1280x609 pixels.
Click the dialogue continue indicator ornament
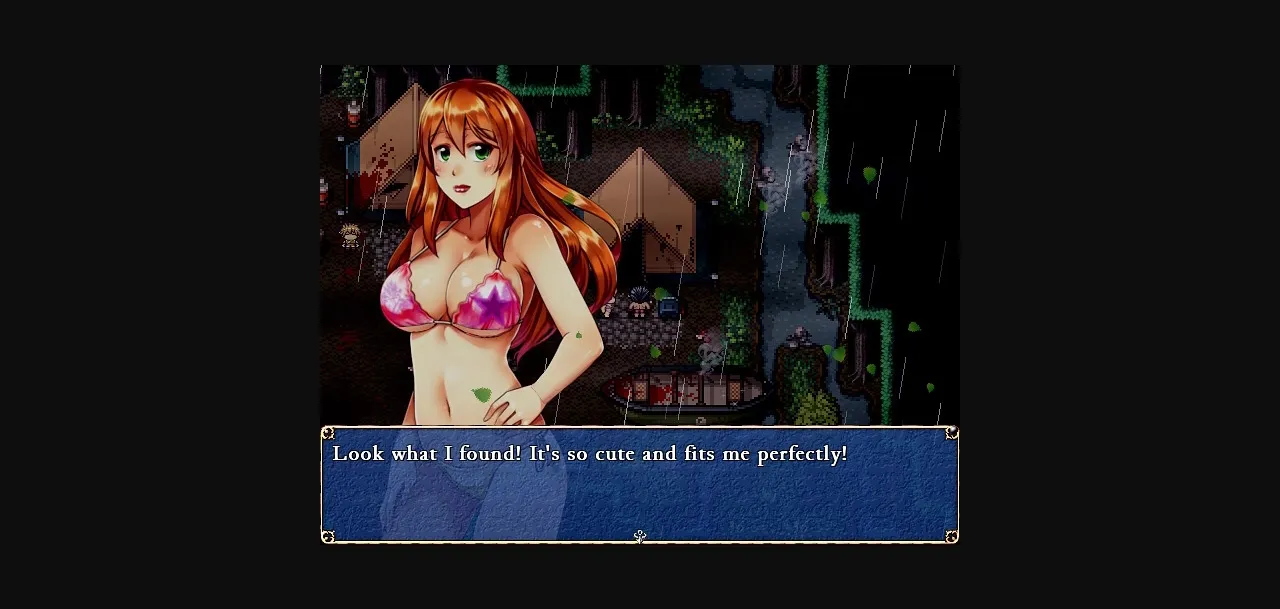click(x=640, y=537)
